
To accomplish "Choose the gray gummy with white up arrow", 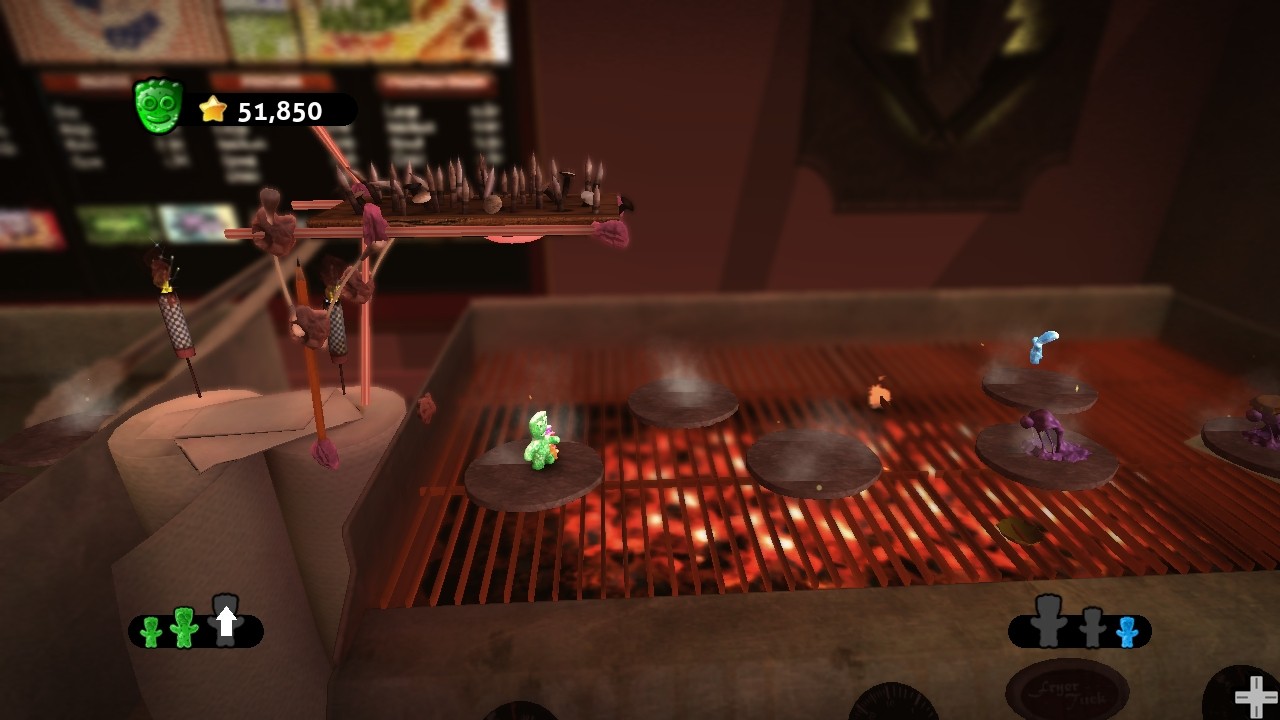I will [x=226, y=621].
